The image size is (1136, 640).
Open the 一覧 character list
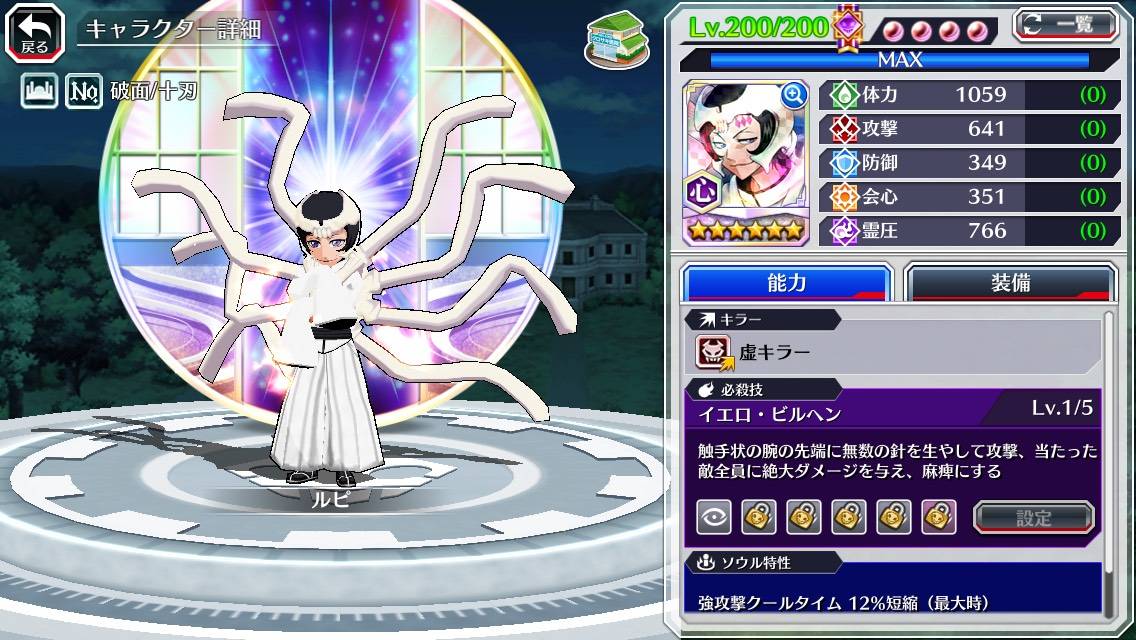pyautogui.click(x=1066, y=24)
